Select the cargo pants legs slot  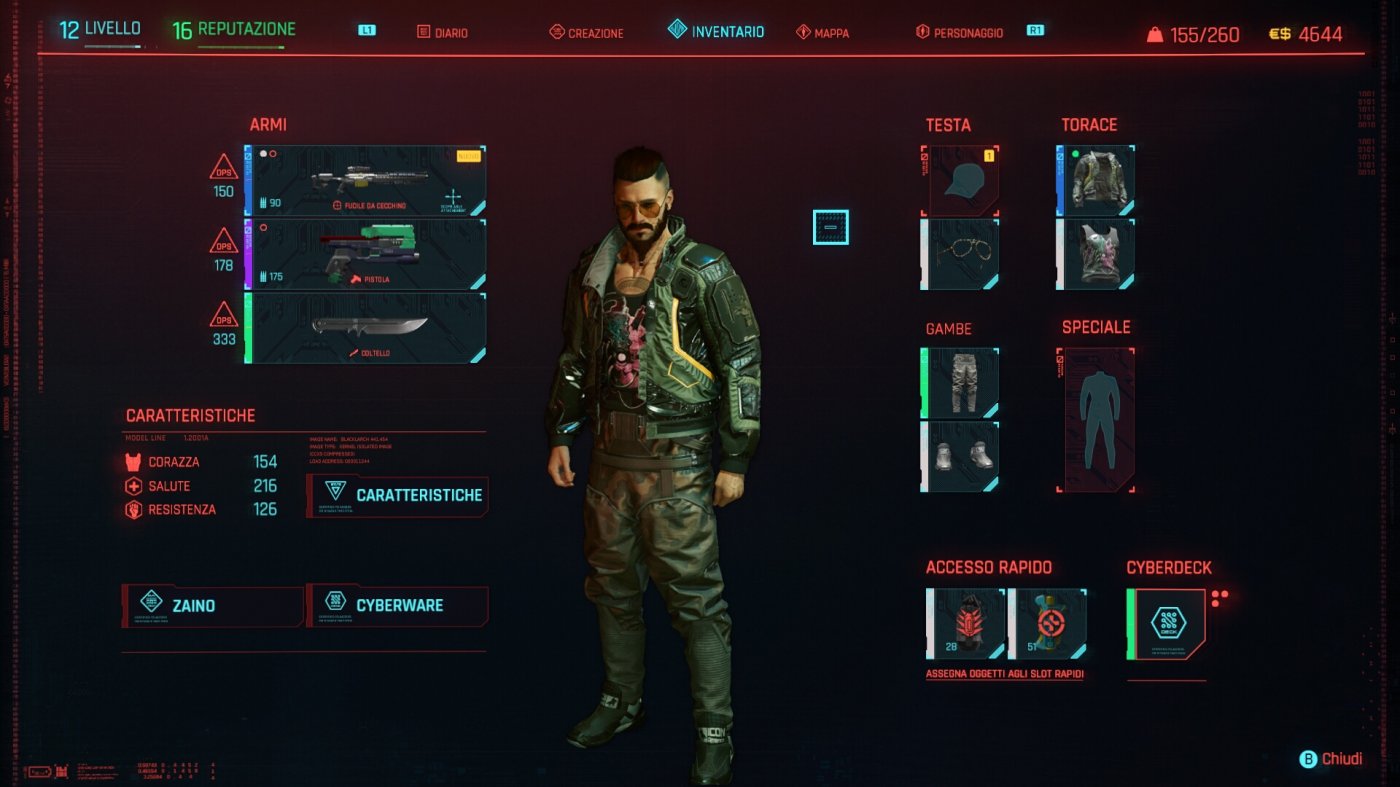pos(961,383)
